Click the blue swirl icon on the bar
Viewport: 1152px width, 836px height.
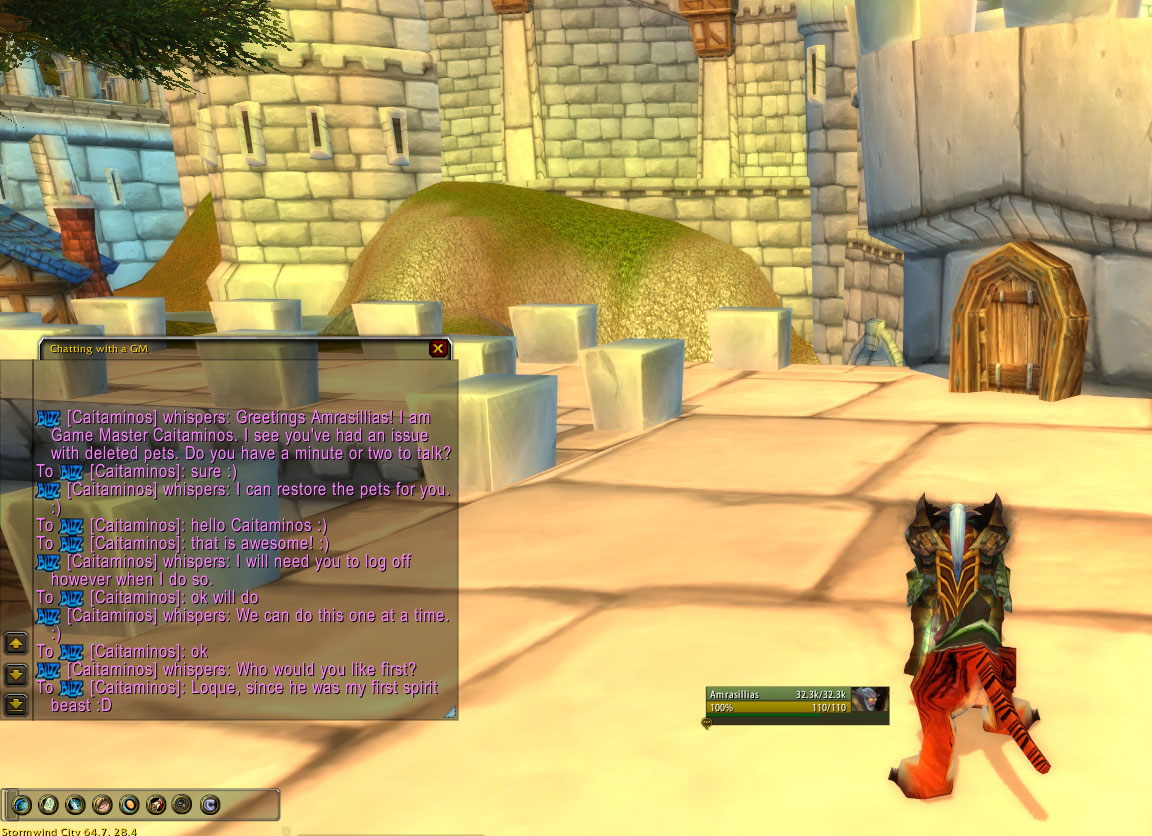tap(21, 804)
